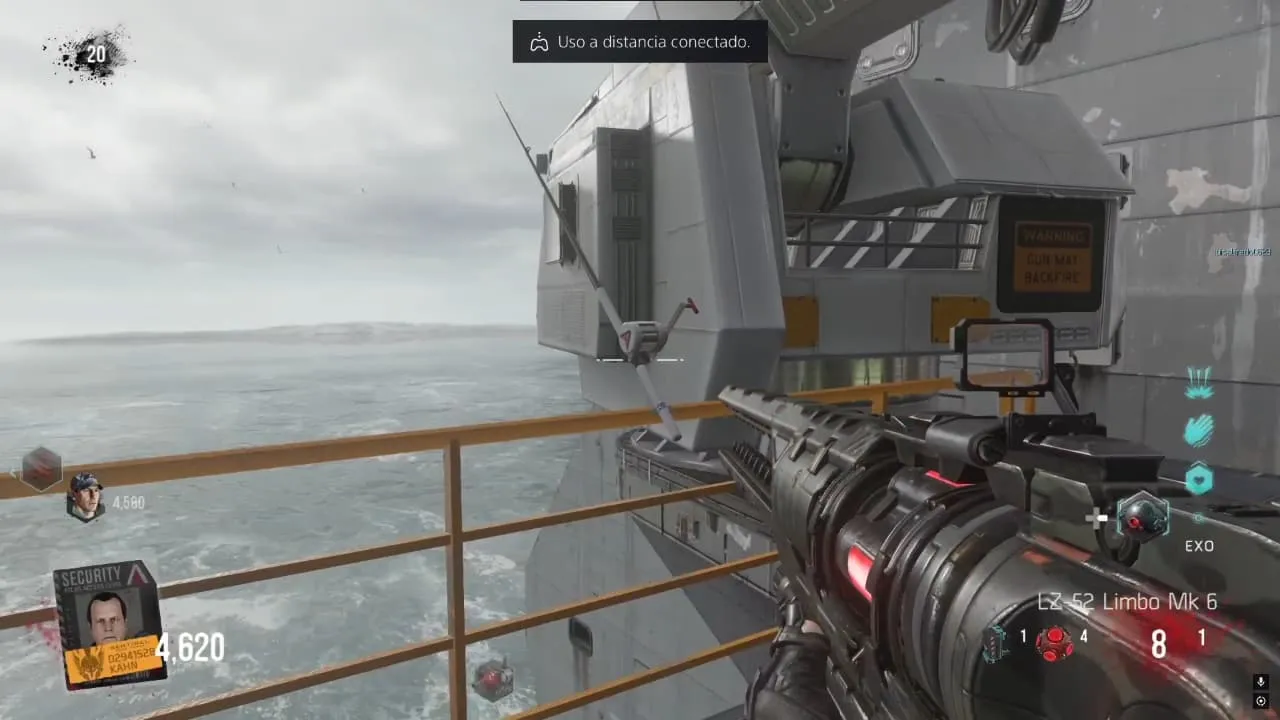Open the "Uso a distancia conectado" notification

click(x=640, y=42)
